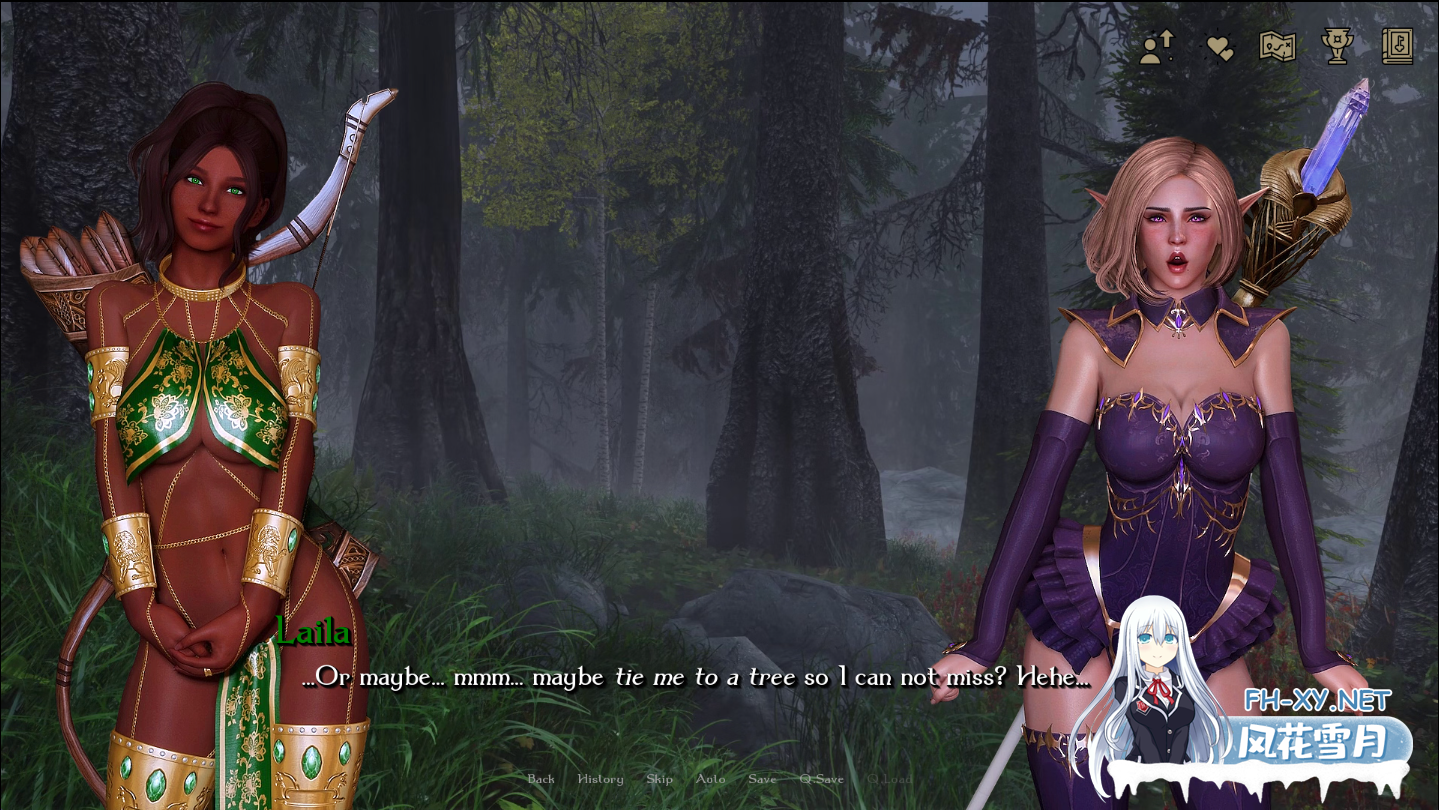Activate Skip in the quick menu
Viewport: 1439px width, 810px height.
(x=660, y=779)
